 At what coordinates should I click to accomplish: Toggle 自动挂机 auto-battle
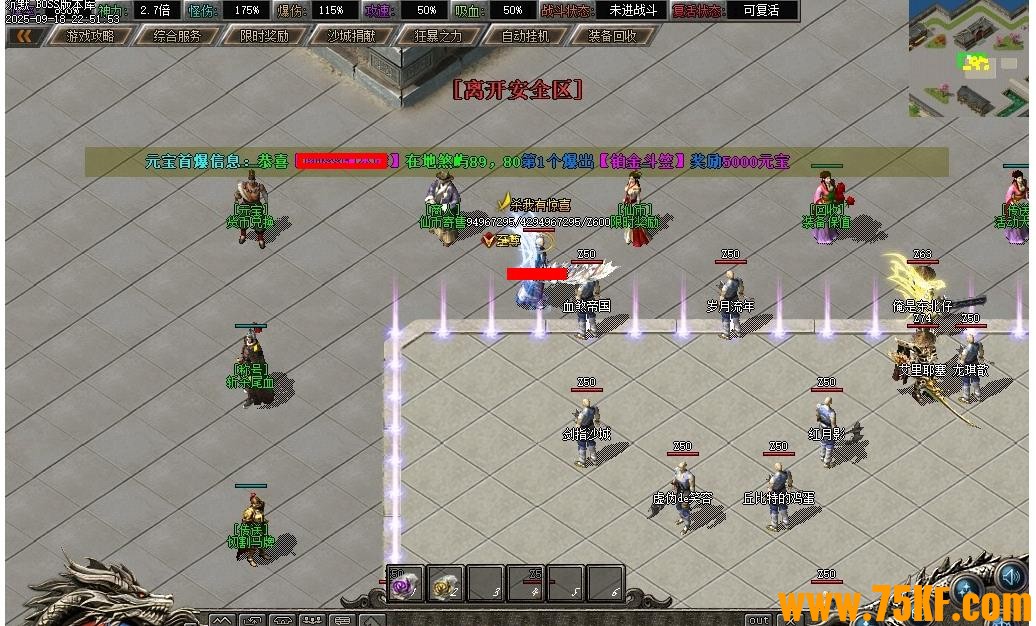point(525,36)
